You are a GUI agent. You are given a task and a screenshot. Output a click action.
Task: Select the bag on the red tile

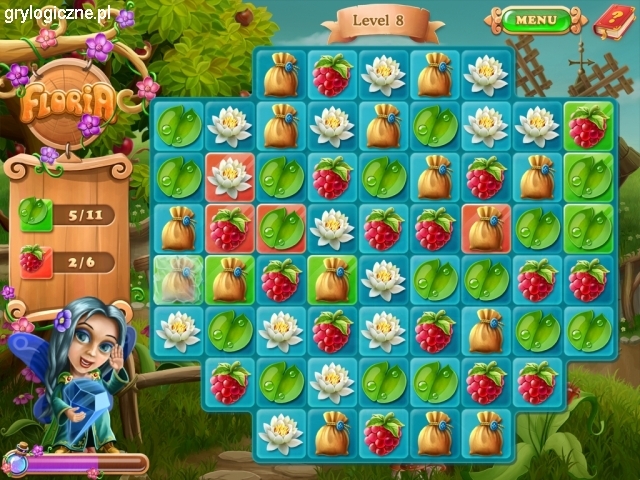486,229
